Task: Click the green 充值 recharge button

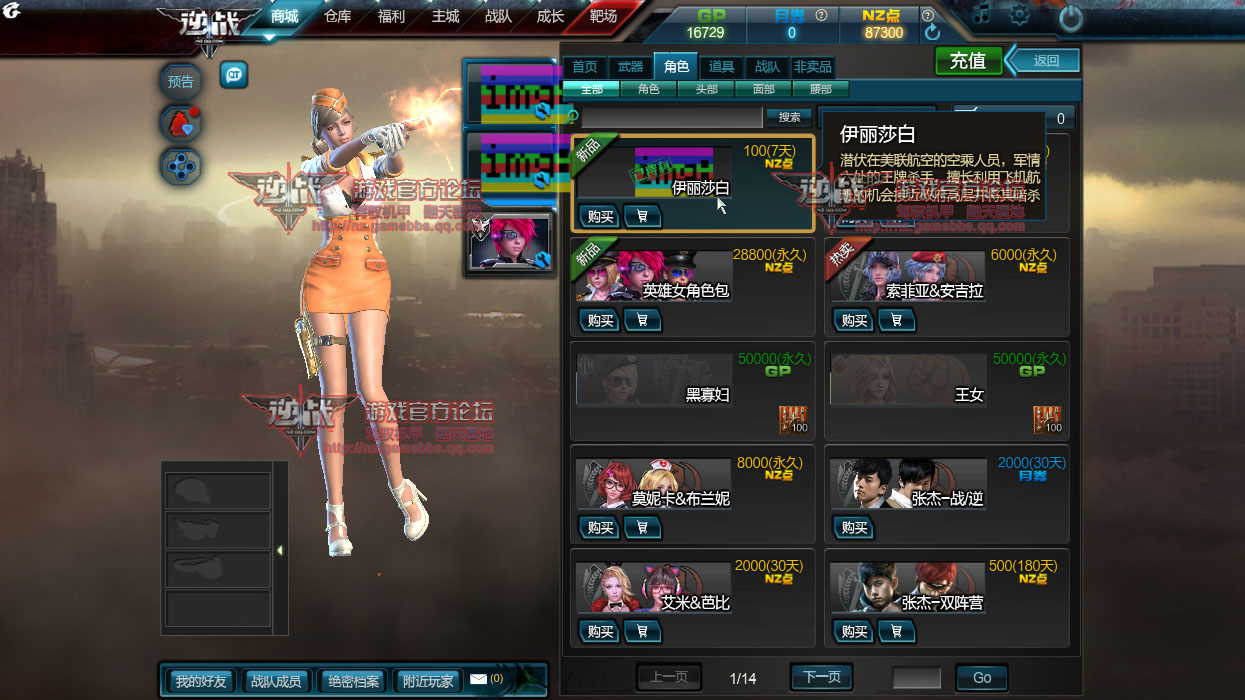Action: pyautogui.click(x=968, y=61)
